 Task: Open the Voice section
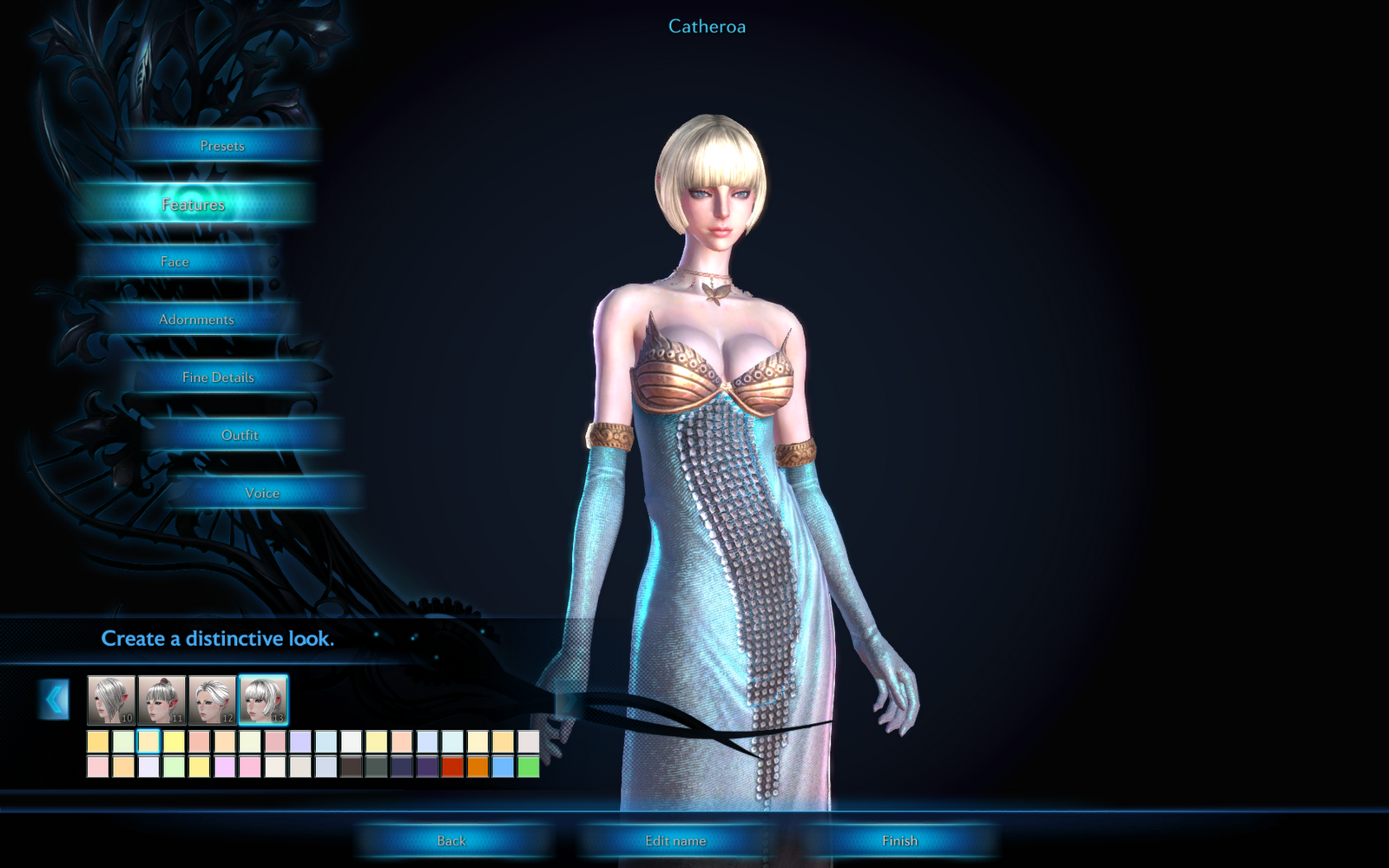[262, 492]
